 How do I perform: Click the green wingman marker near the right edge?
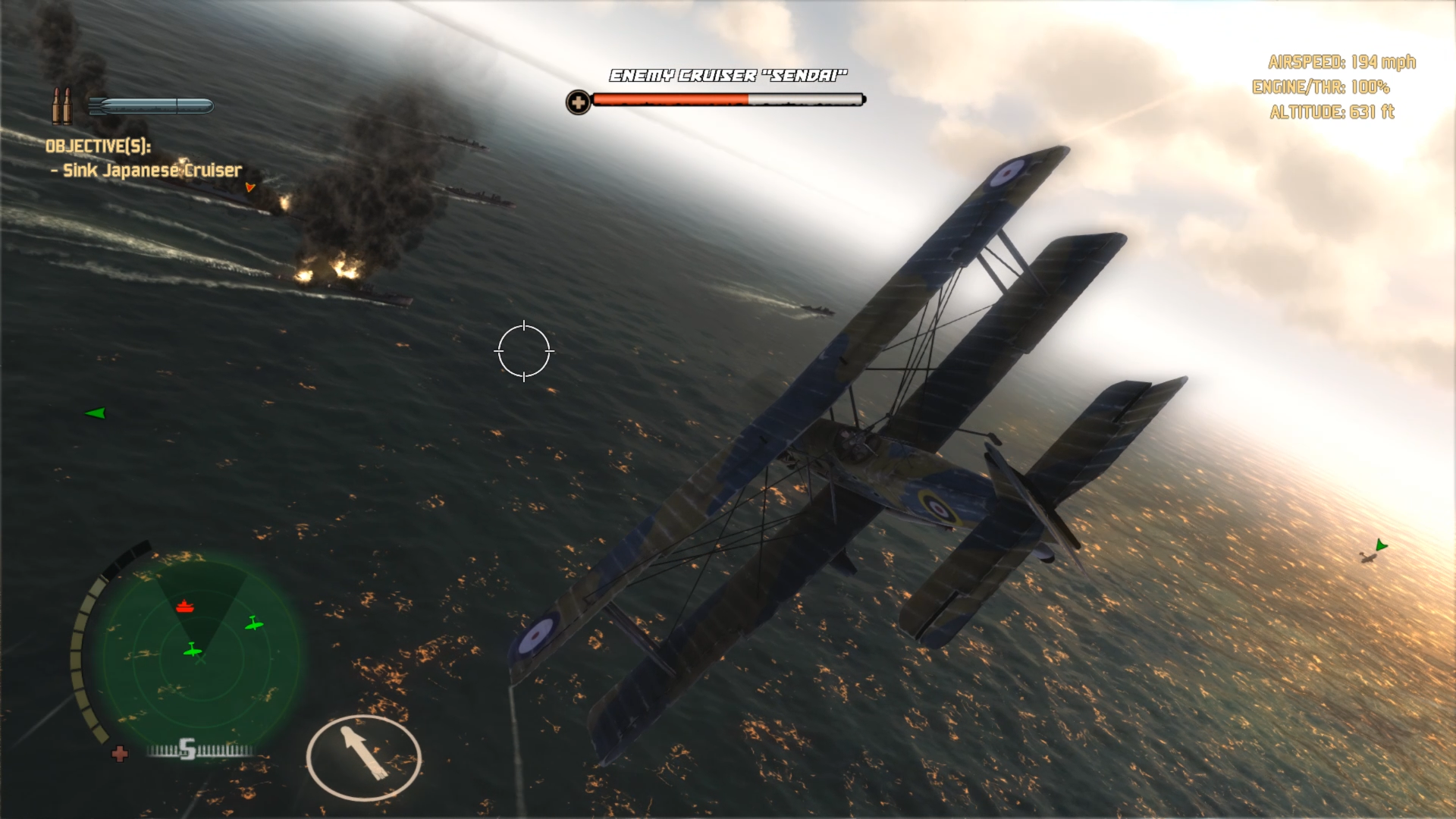1381,545
